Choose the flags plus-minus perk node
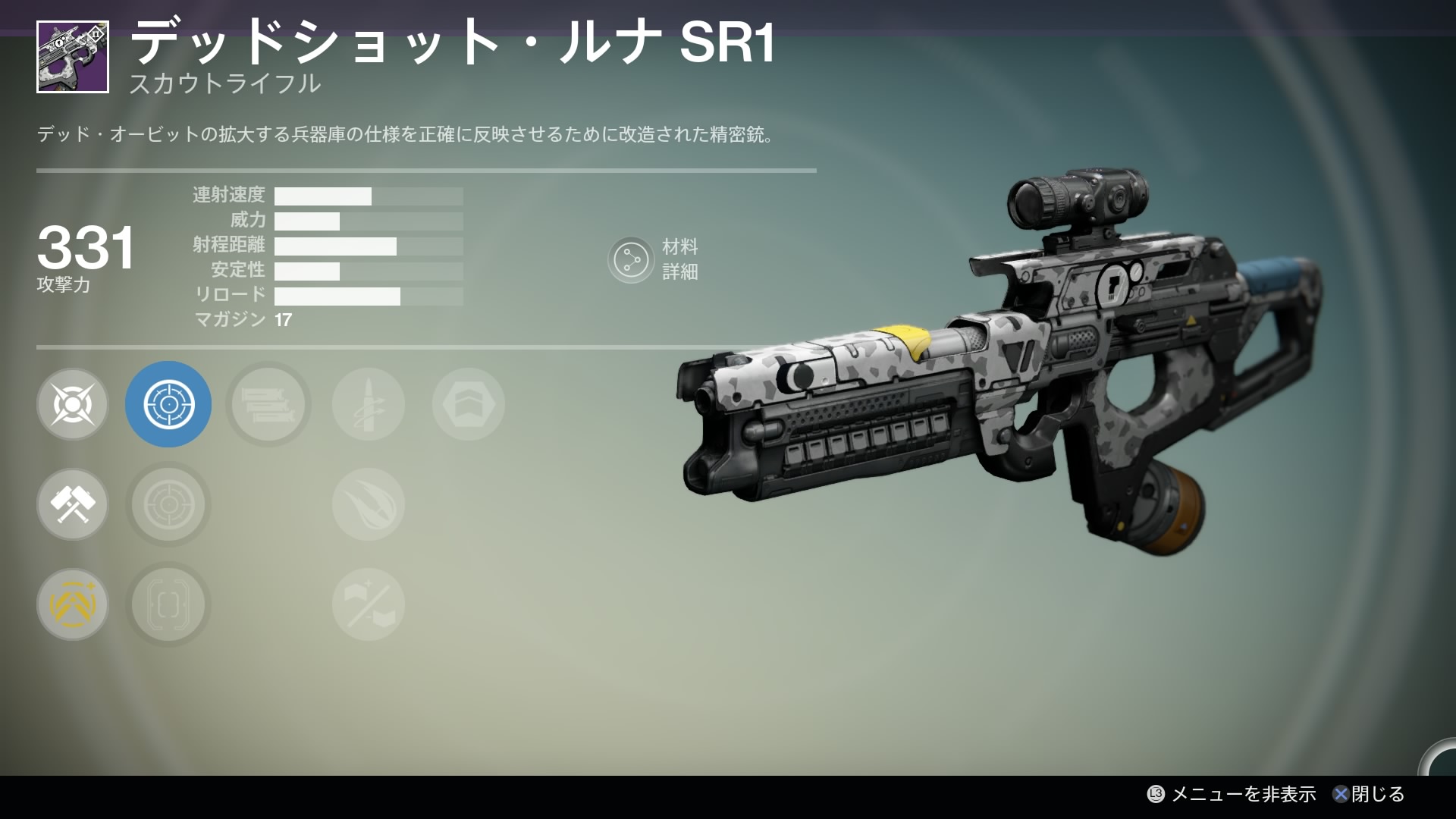 tap(369, 604)
